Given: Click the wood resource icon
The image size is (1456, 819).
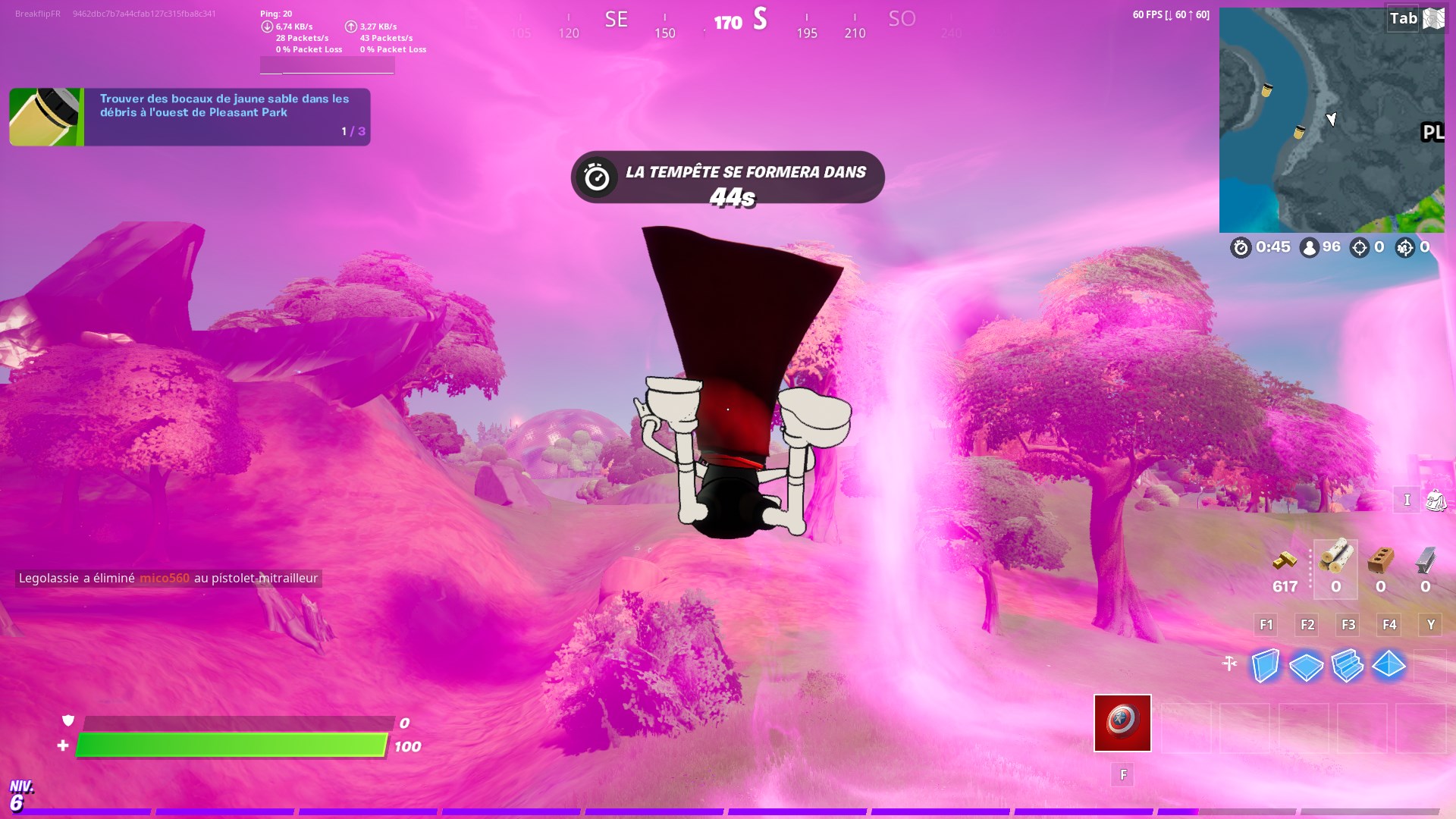Looking at the screenshot, I should click(x=1336, y=560).
